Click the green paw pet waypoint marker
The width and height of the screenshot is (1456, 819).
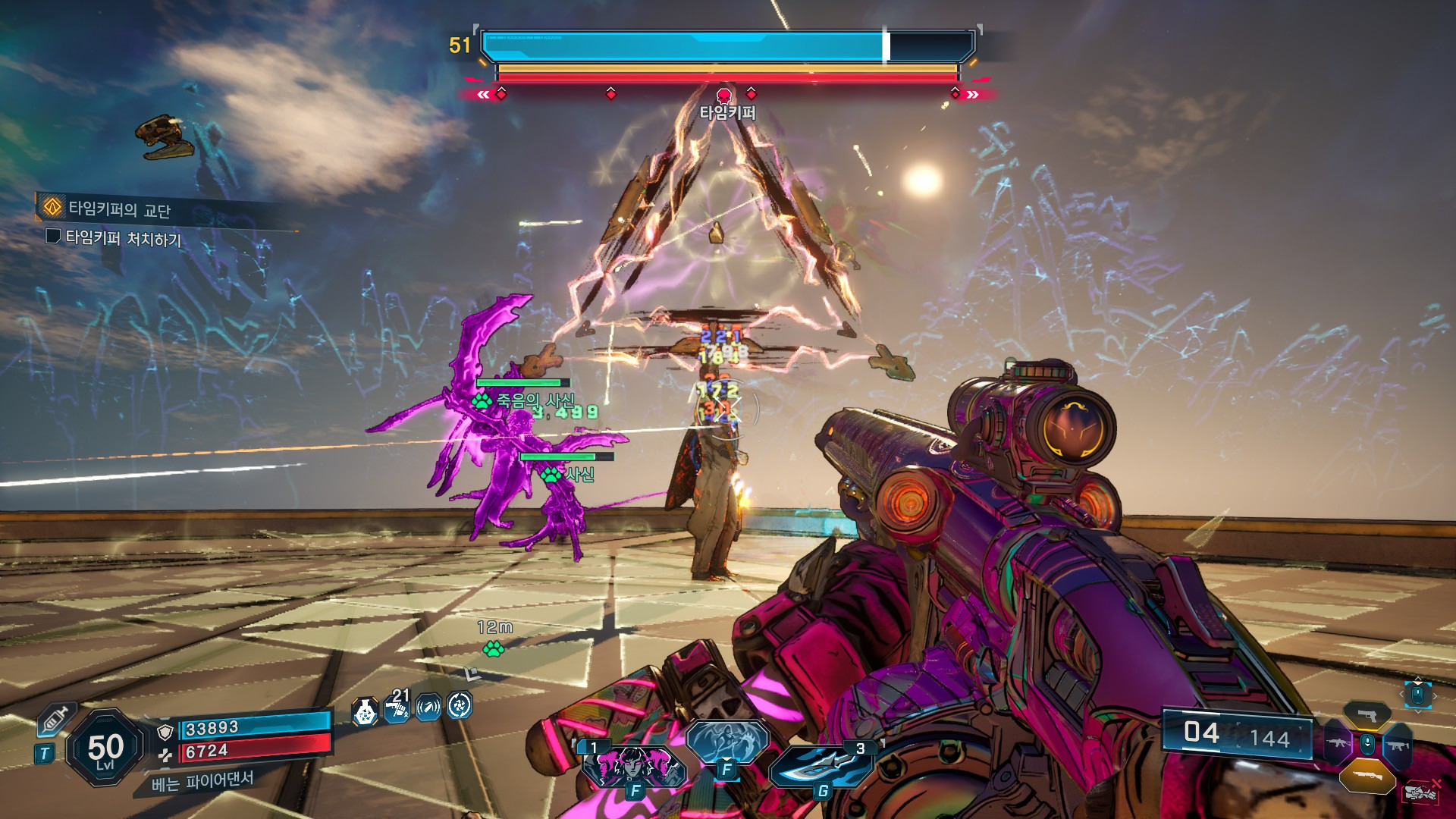coord(493,648)
